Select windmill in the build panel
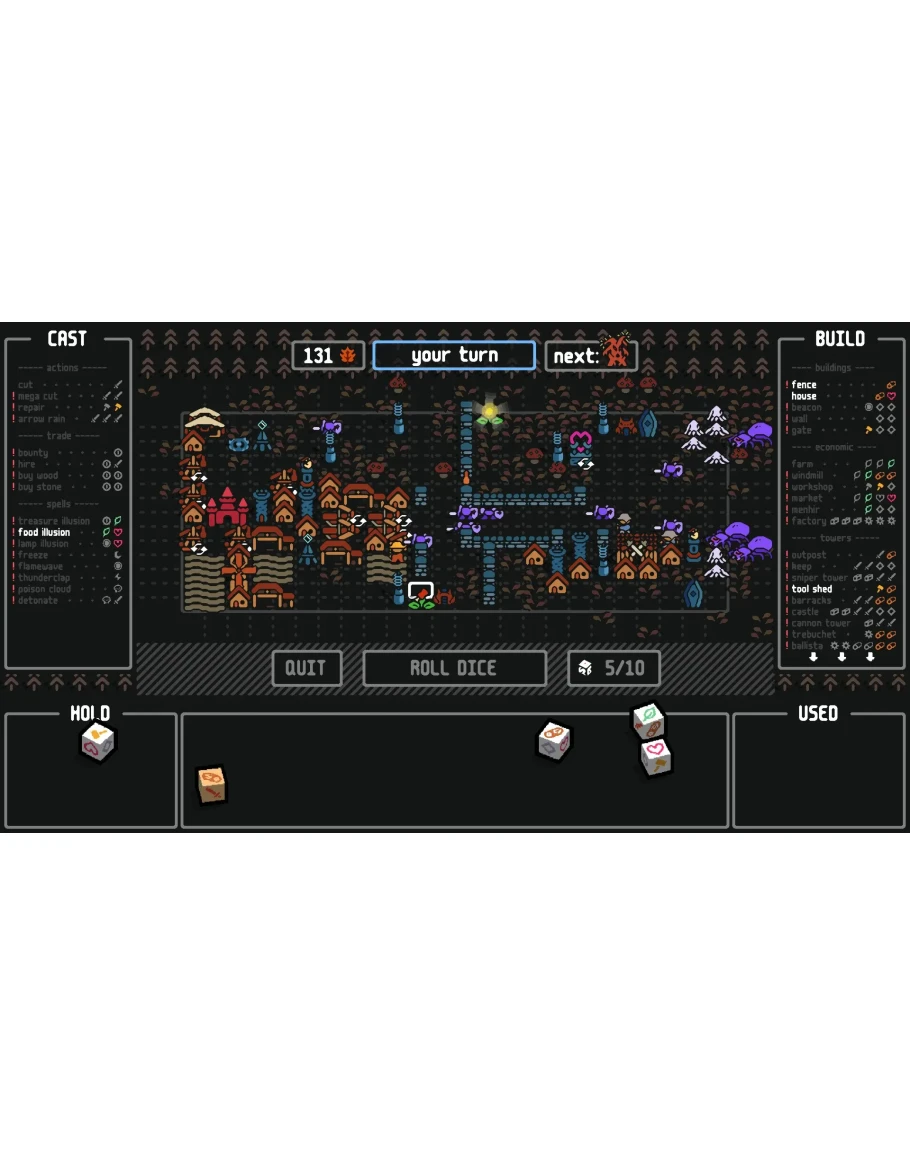 pyautogui.click(x=809, y=476)
